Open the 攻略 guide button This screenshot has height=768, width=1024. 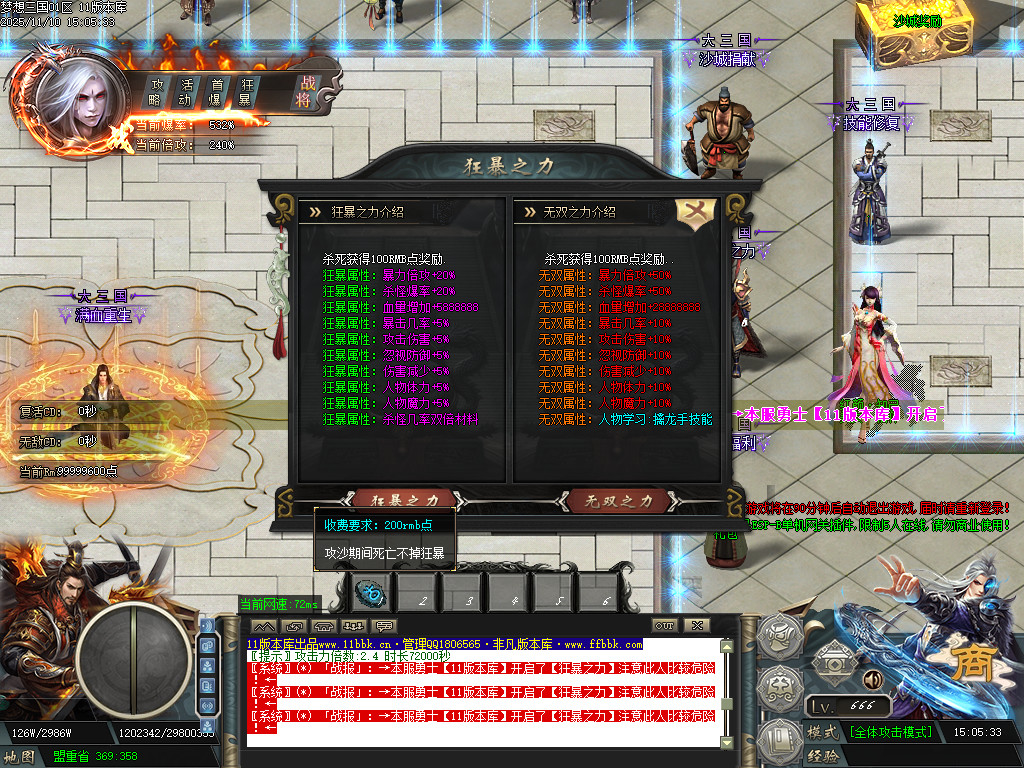click(x=156, y=92)
